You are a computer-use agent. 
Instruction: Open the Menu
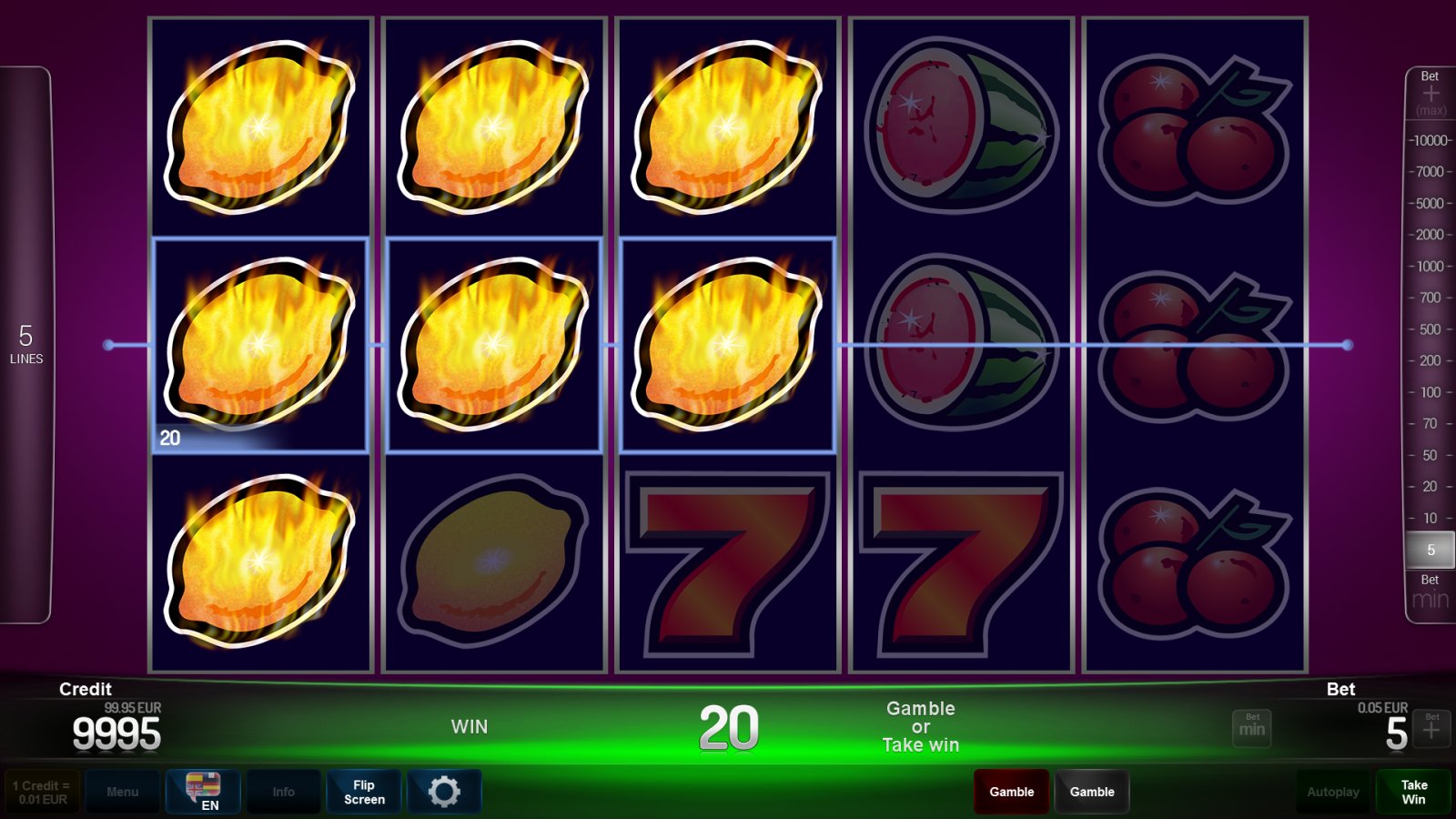coord(123,791)
